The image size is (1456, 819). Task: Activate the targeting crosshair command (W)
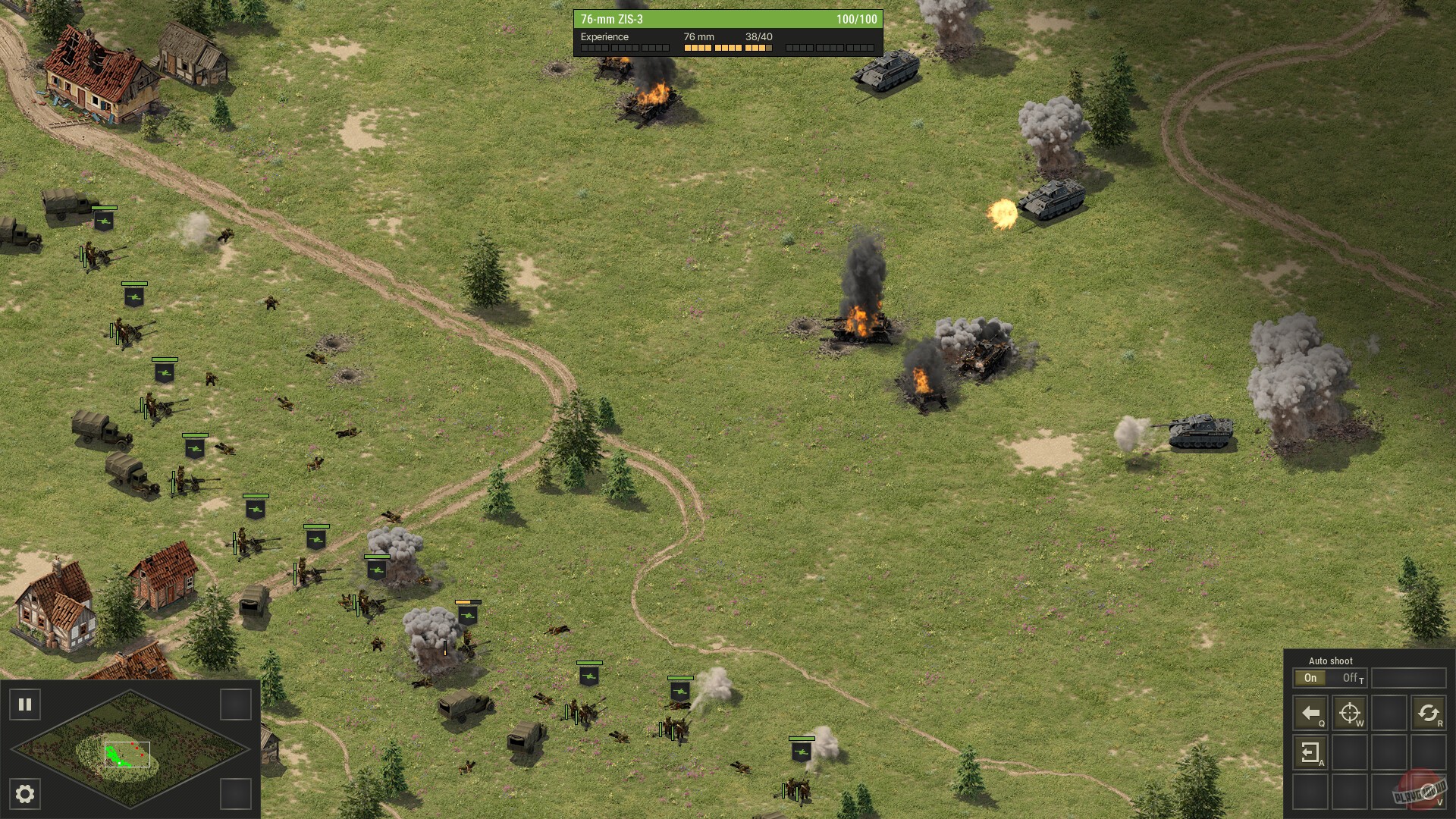coord(1350,713)
